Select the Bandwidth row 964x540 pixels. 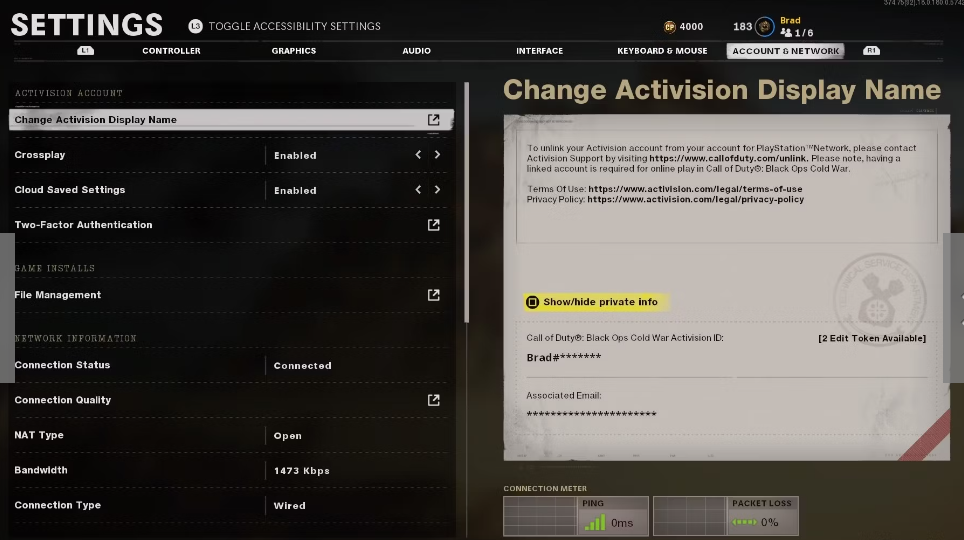coord(230,470)
